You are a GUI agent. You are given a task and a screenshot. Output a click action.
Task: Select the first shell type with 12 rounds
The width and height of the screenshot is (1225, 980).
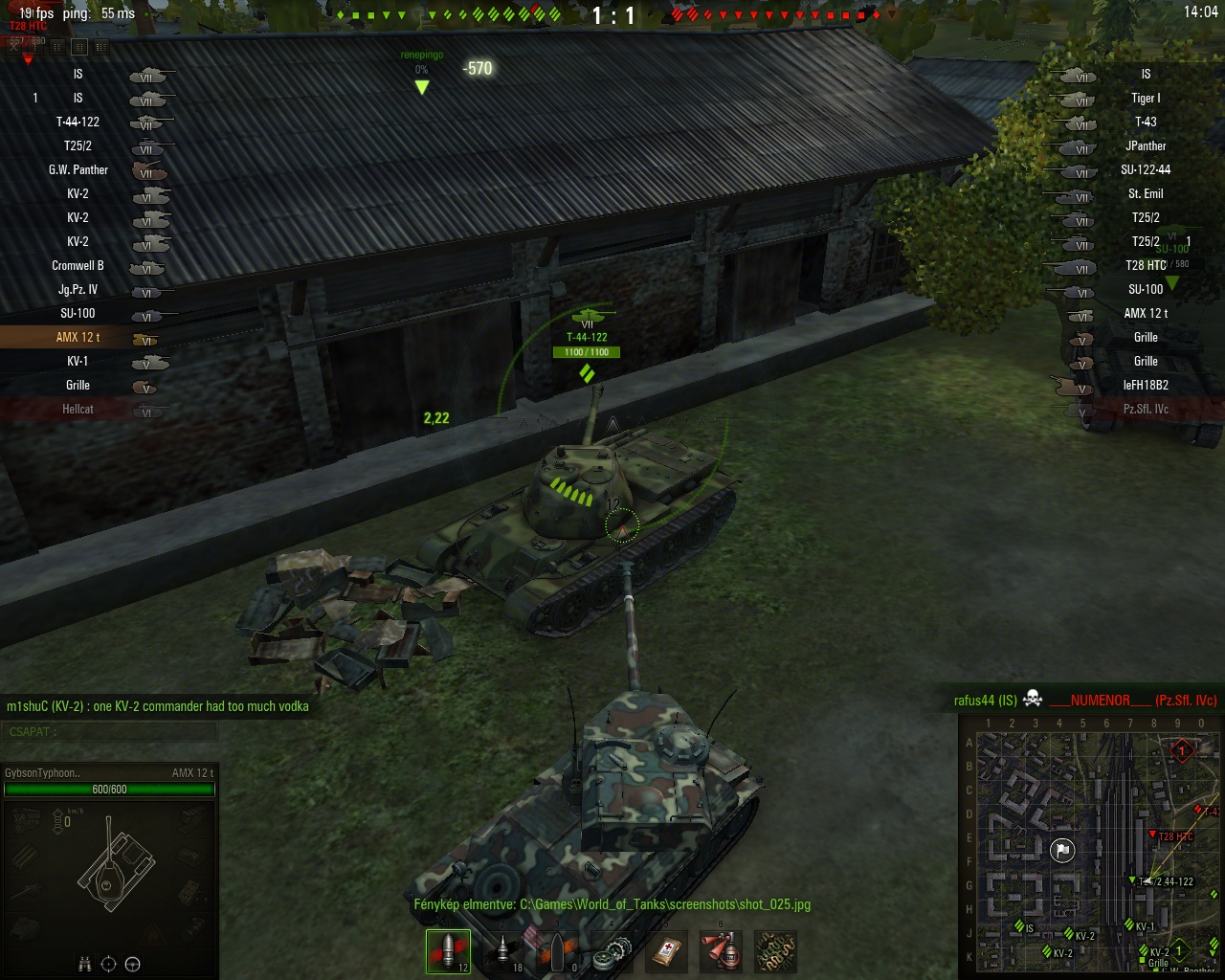[448, 951]
